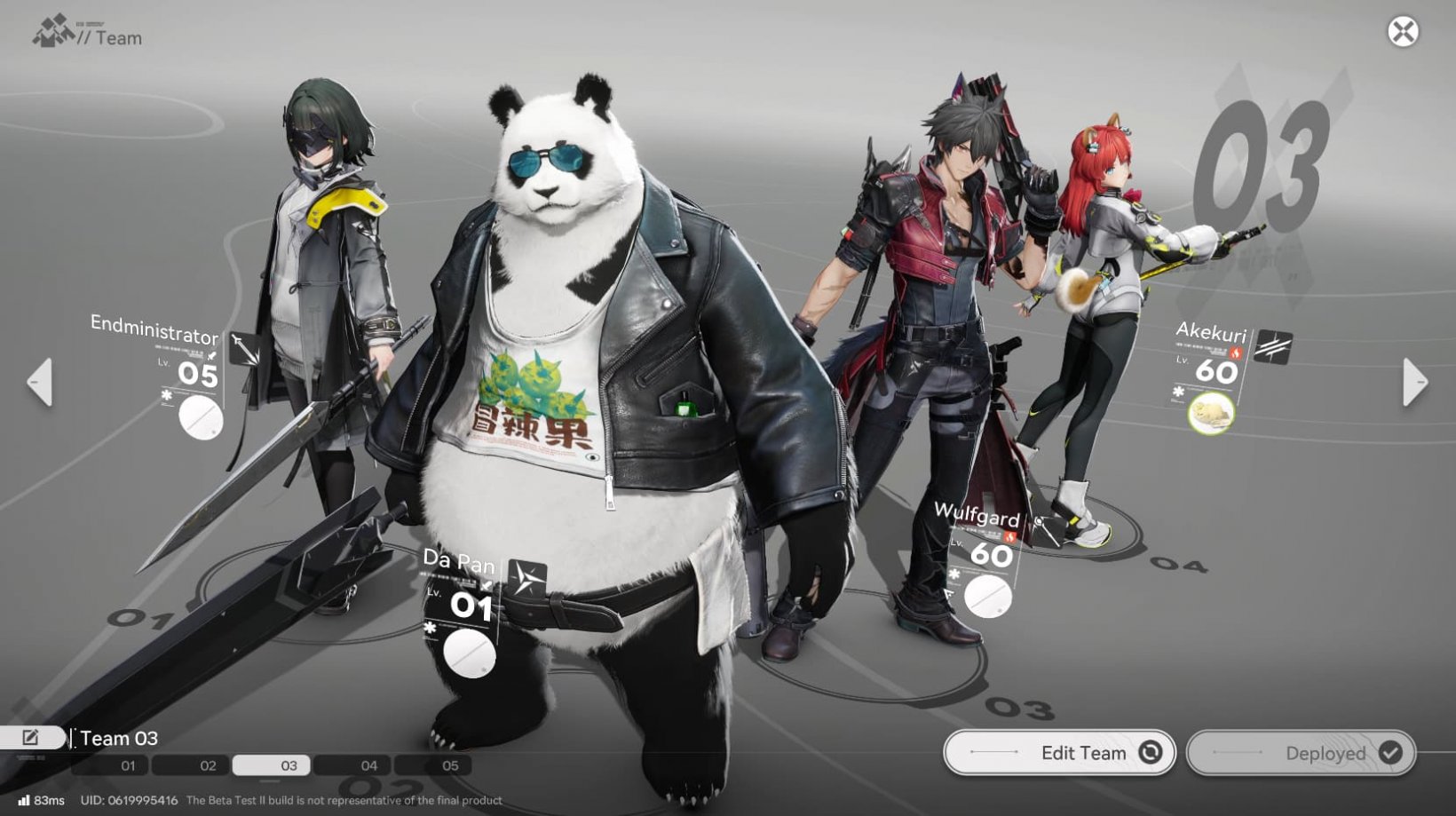Click Da Pan's support circle icon

469,652
